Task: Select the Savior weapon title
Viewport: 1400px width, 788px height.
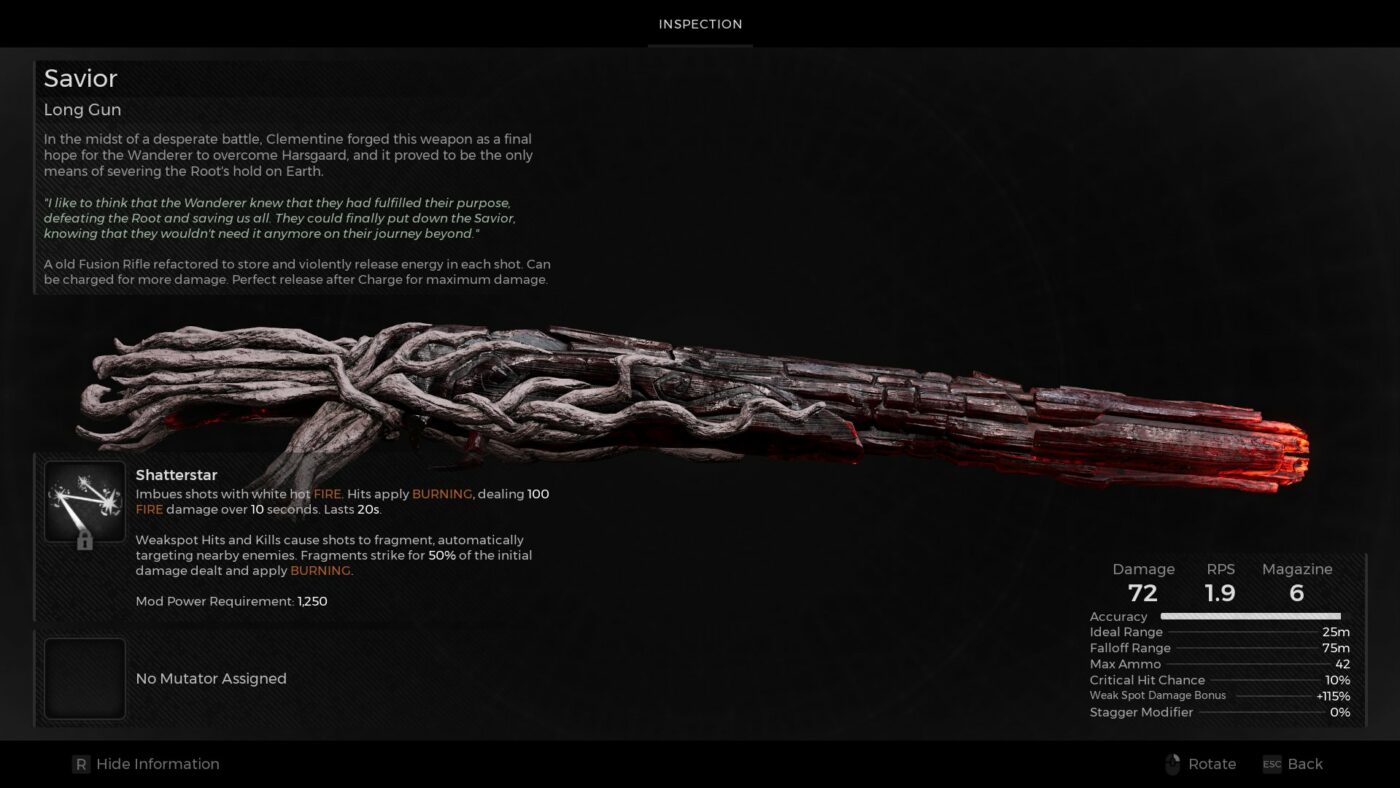Action: (80, 78)
